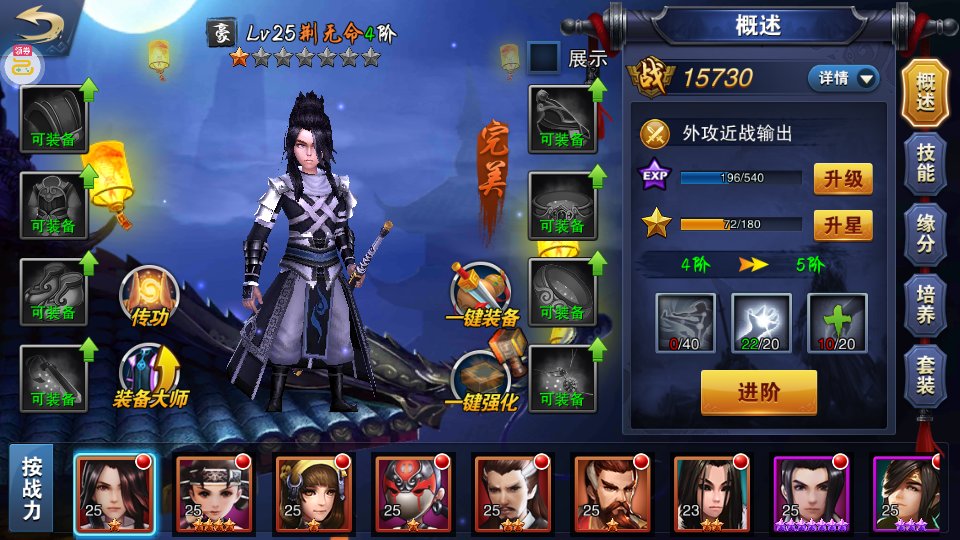The width and height of the screenshot is (960, 540).
Task: Open the 详情 details dropdown
Action: pos(842,78)
